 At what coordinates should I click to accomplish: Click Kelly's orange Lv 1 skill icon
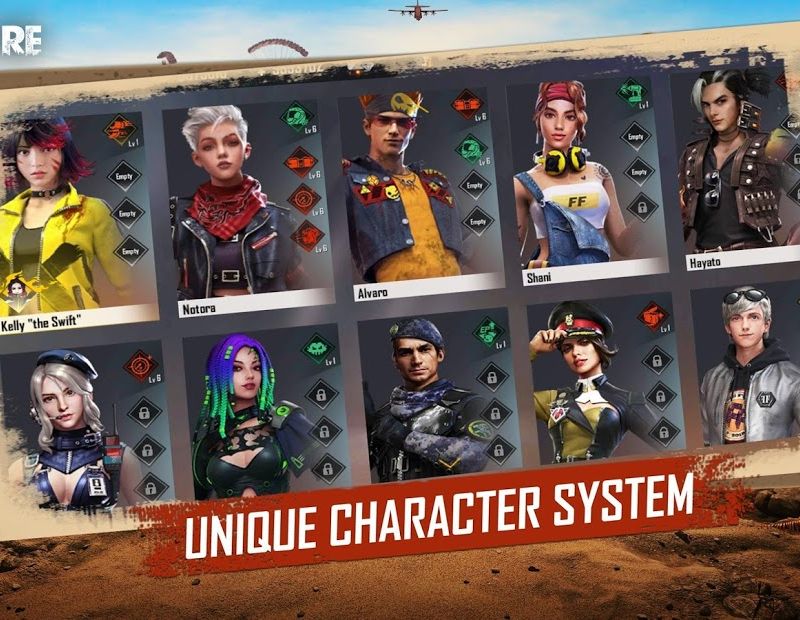[x=120, y=129]
